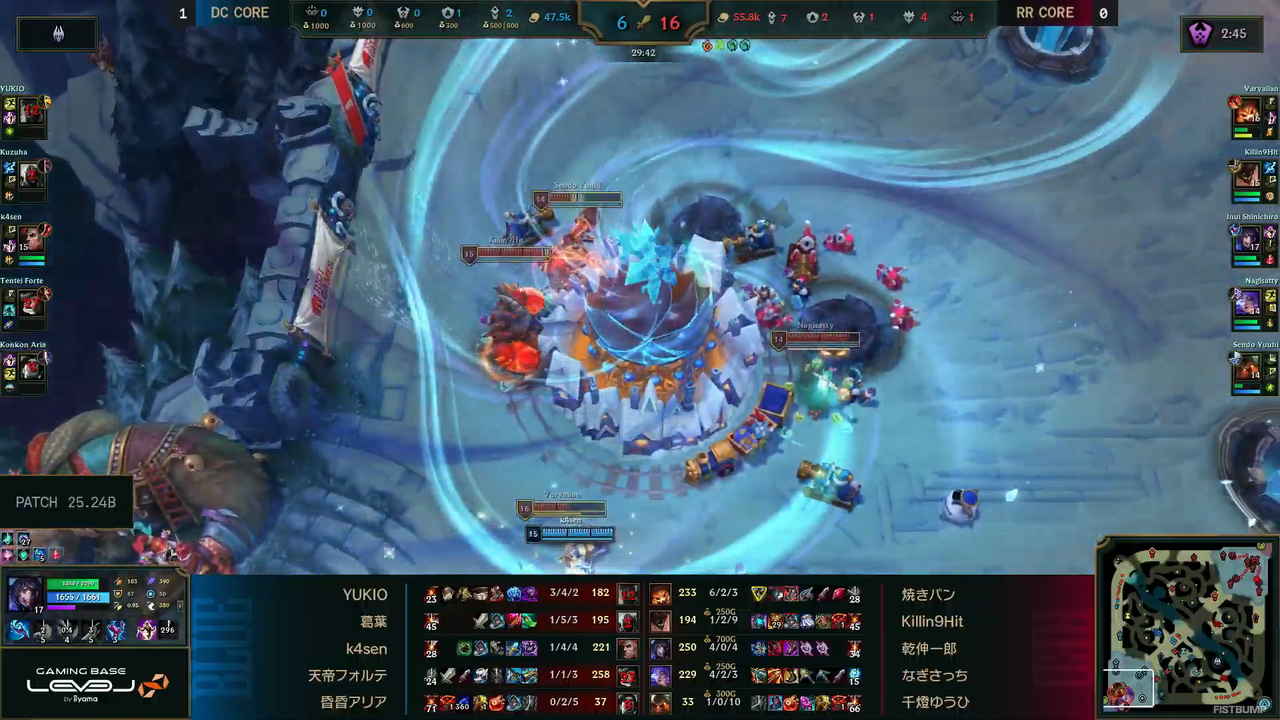Click the YUKIO scoreboard row name
Screen dimensions: 1280x720
coord(364,594)
